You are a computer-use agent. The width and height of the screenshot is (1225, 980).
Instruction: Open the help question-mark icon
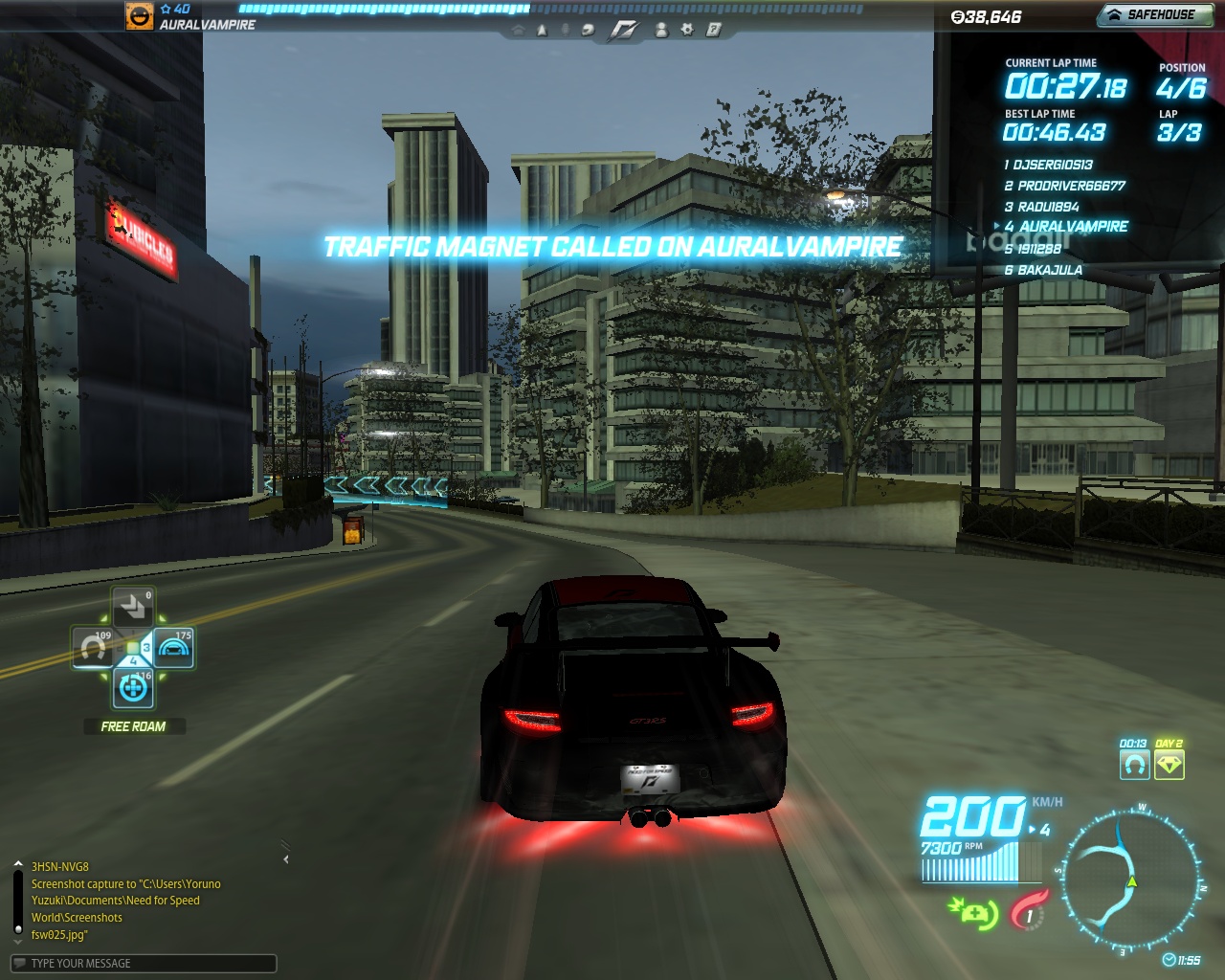tap(714, 30)
